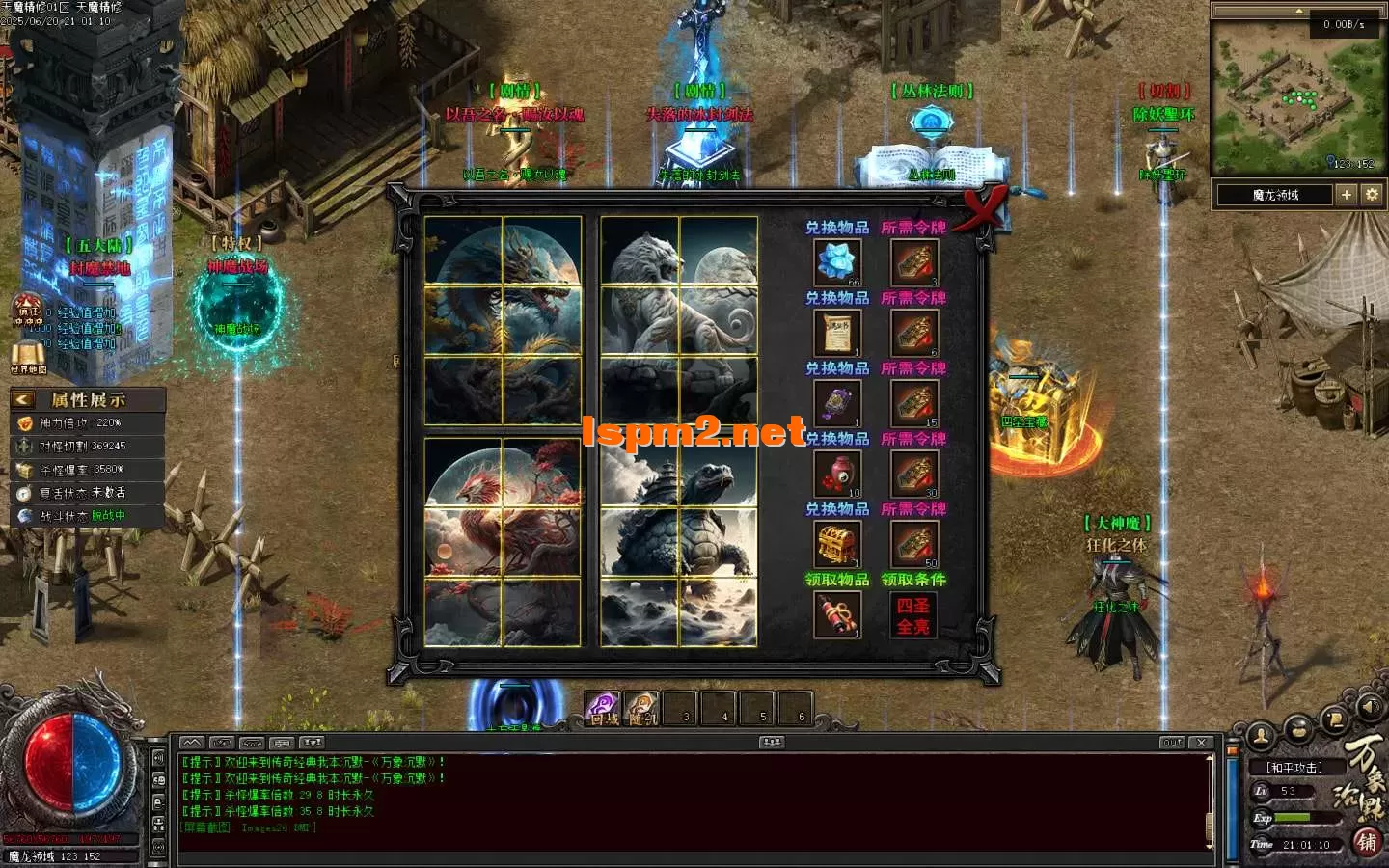Viewport: 1389px width, 868px height.
Task: Select the vermilion phoenix picture panel
Action: (503, 541)
